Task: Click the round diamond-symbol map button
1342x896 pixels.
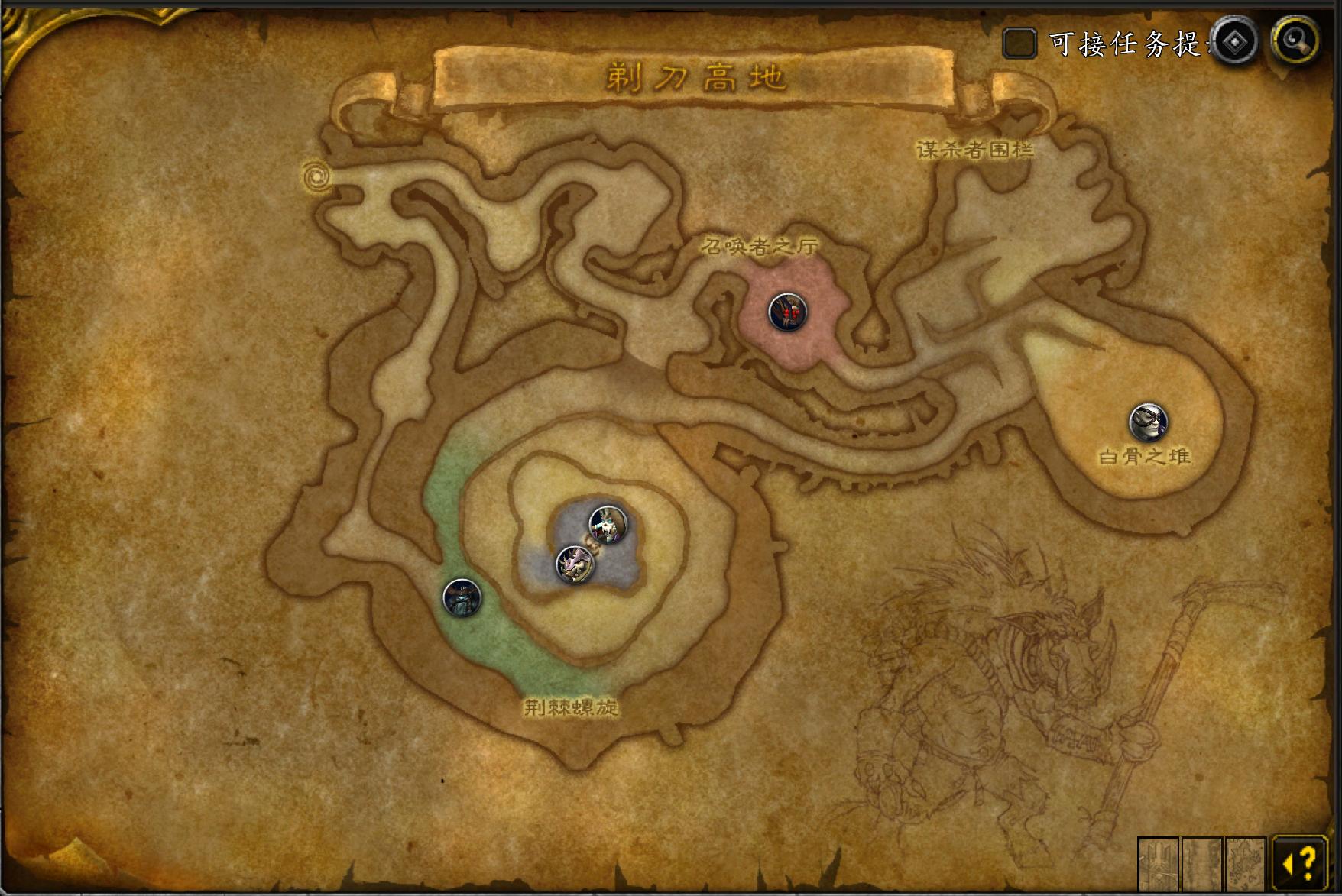Action: (1234, 41)
